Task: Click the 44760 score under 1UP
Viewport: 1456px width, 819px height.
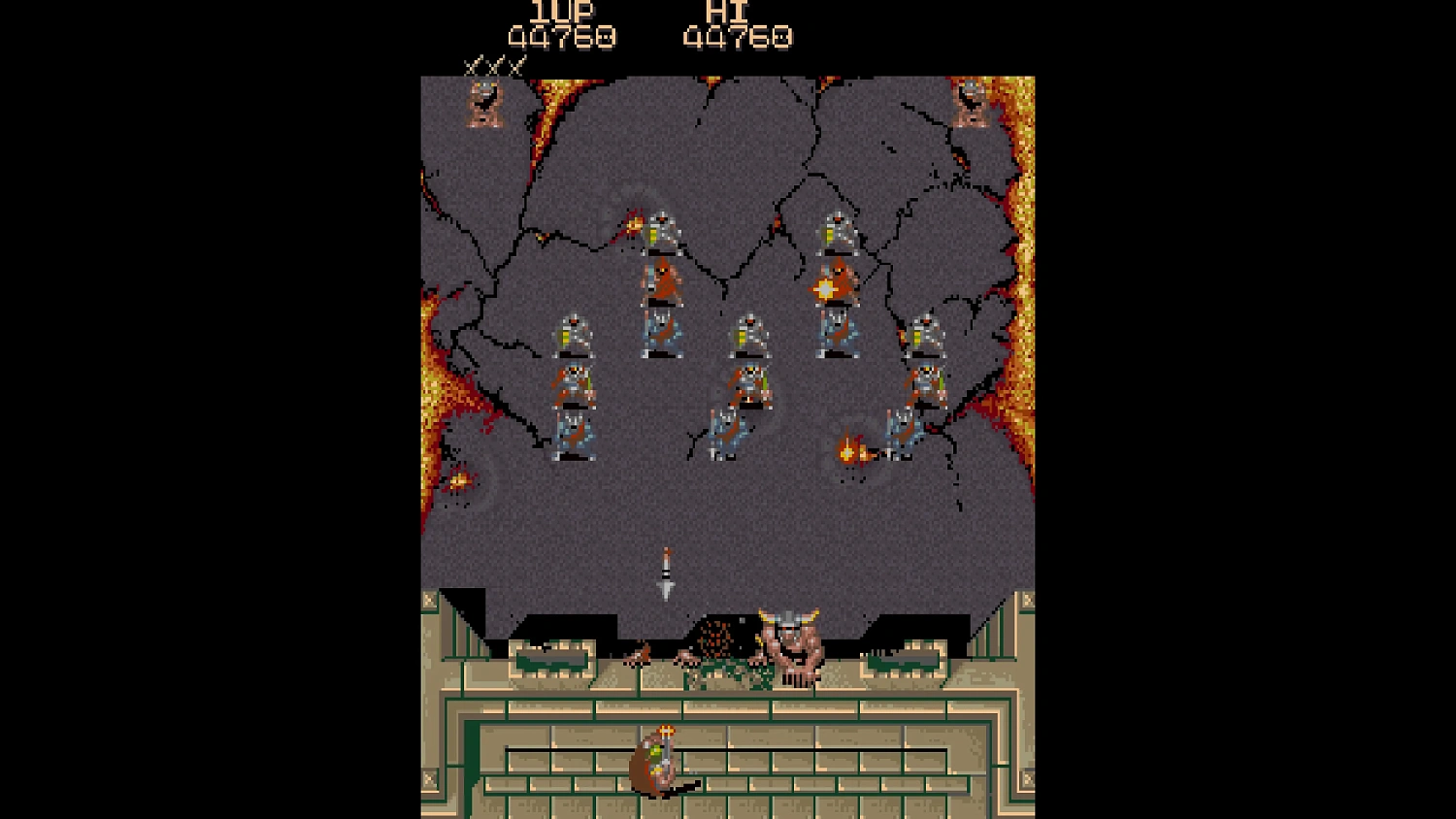Action: (559, 38)
